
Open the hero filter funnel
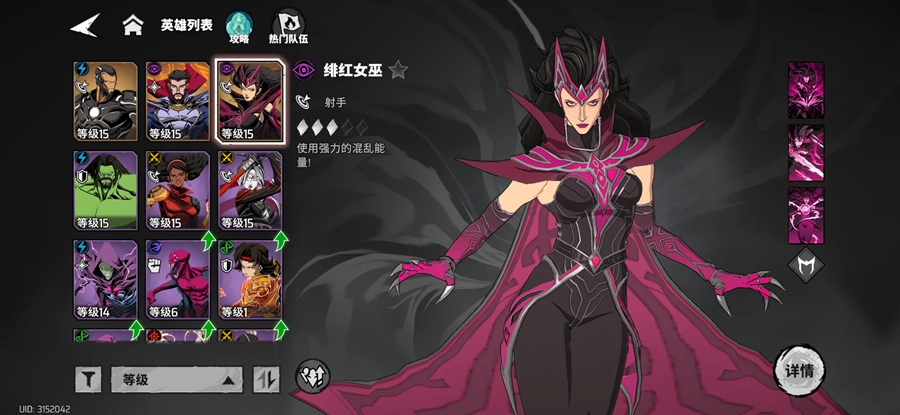point(88,379)
